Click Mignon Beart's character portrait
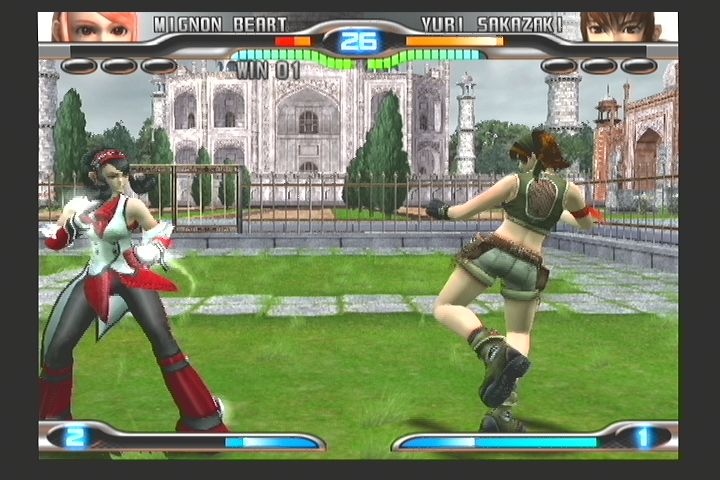The height and width of the screenshot is (480, 720). (x=84, y=27)
